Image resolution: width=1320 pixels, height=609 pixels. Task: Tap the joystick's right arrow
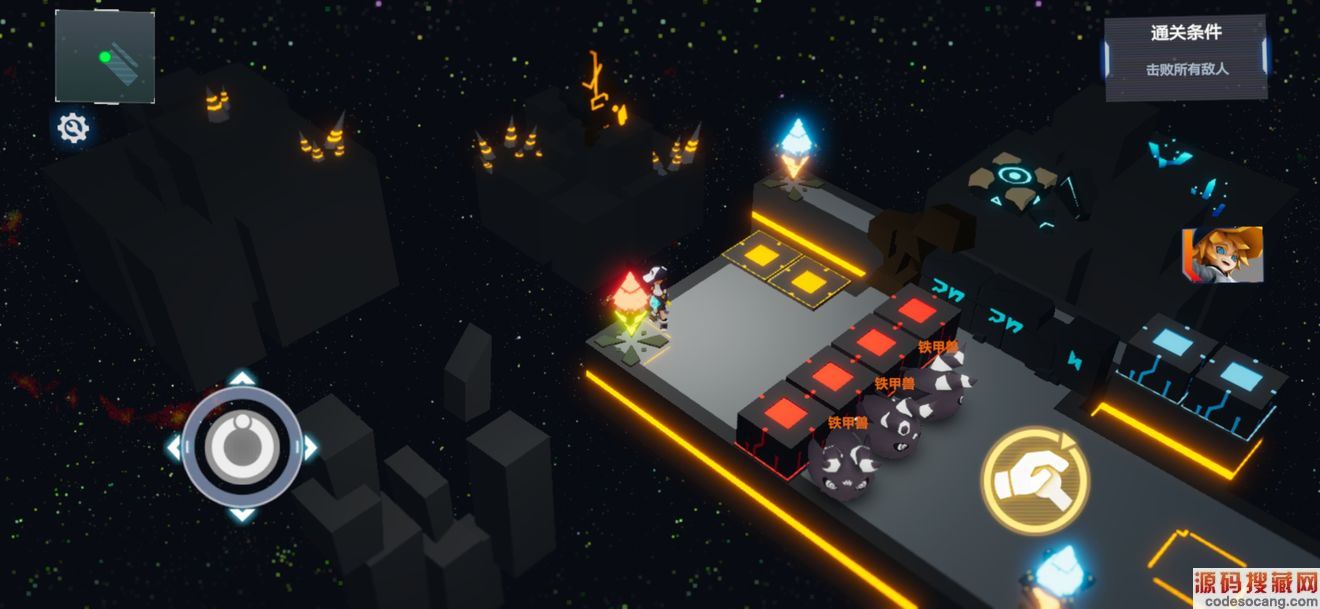[x=309, y=447]
